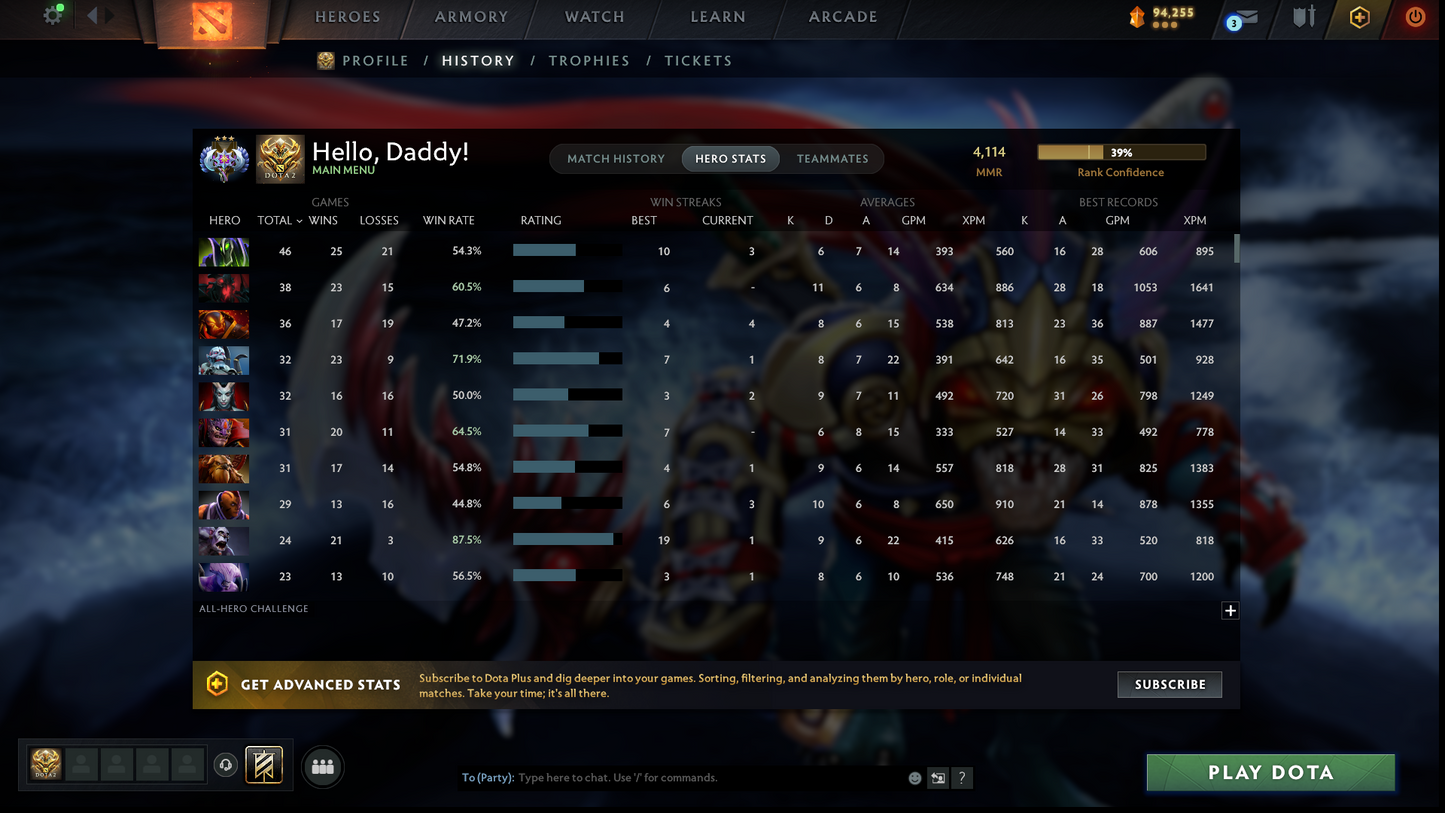Click the question mark help icon near chat
The width and height of the screenshot is (1445, 813).
click(x=962, y=777)
